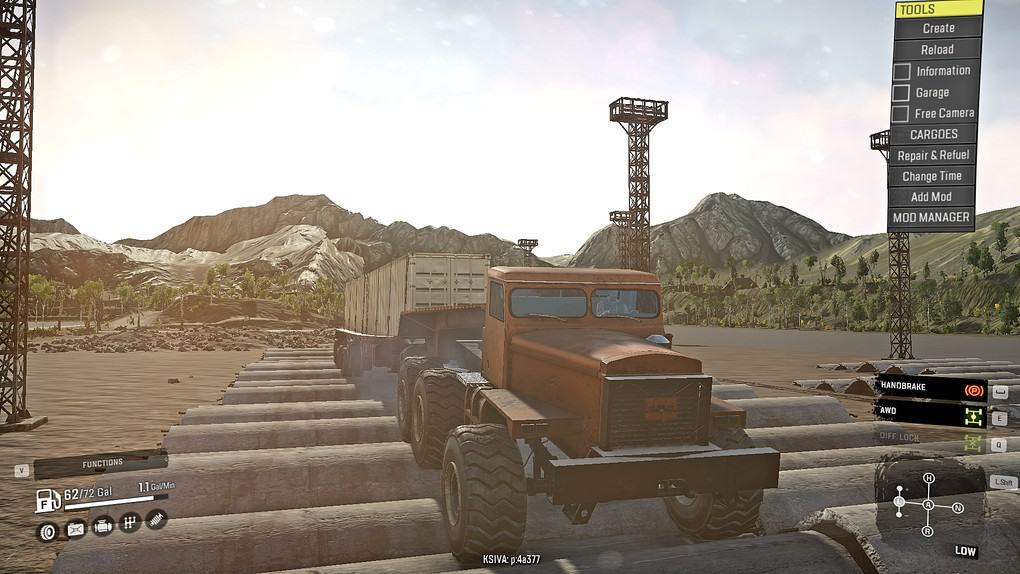Select Reverse on the gear selector
Viewport: 1020px width, 574px height.
(928, 530)
